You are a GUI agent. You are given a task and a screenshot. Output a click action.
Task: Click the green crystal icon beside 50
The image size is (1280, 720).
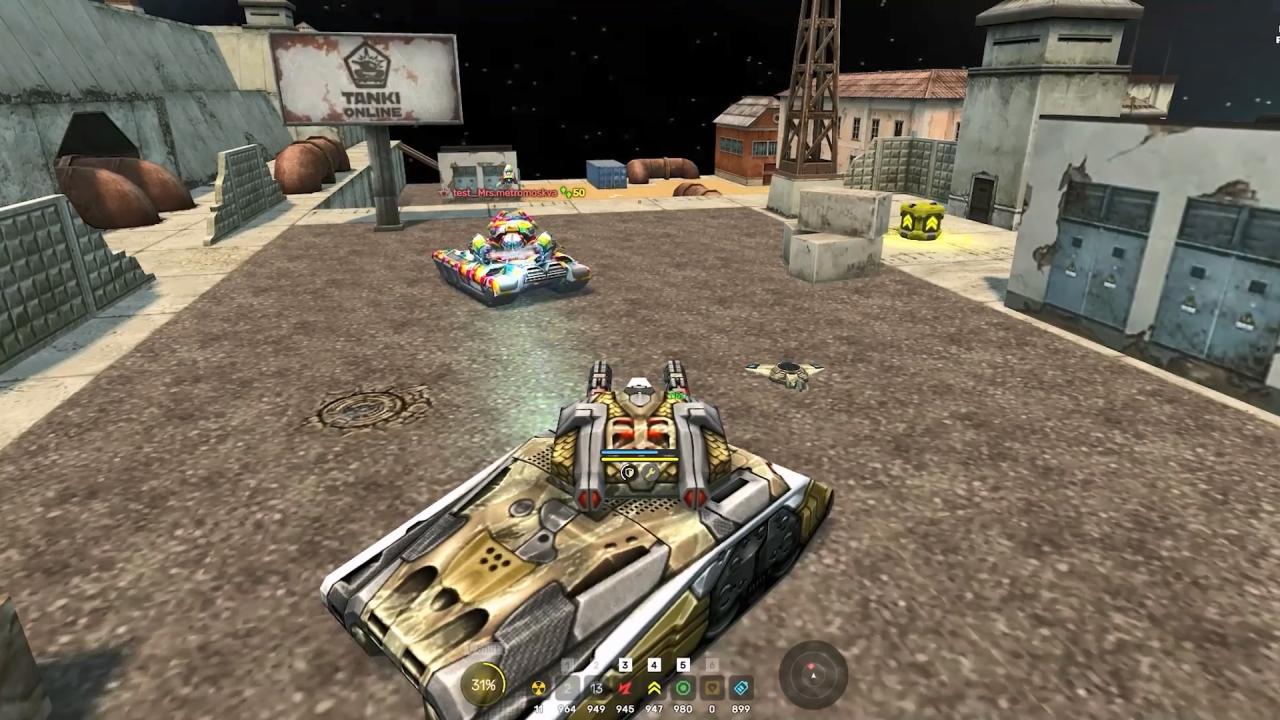click(x=561, y=190)
